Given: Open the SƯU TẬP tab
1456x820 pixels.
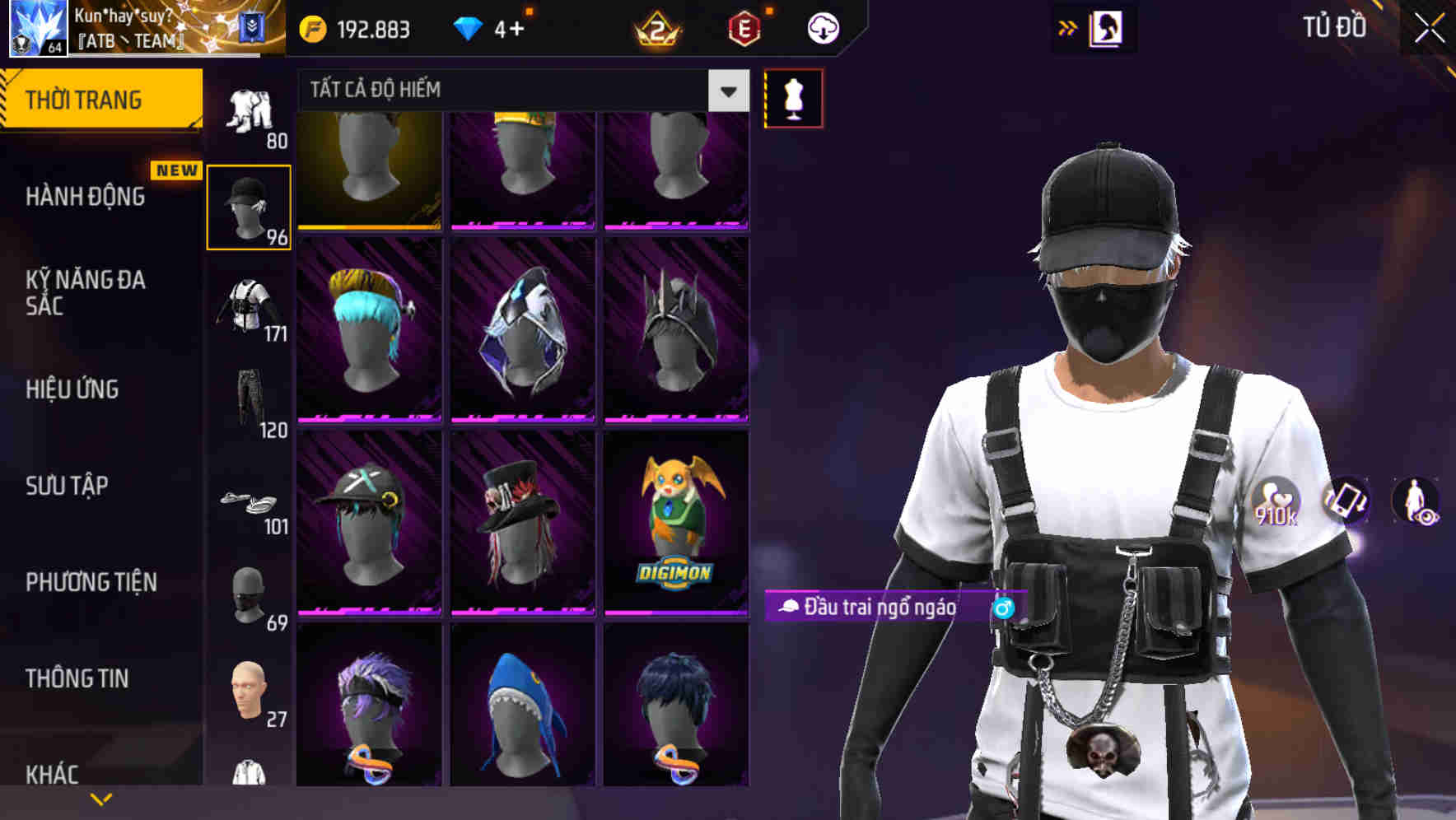Looking at the screenshot, I should click(66, 487).
